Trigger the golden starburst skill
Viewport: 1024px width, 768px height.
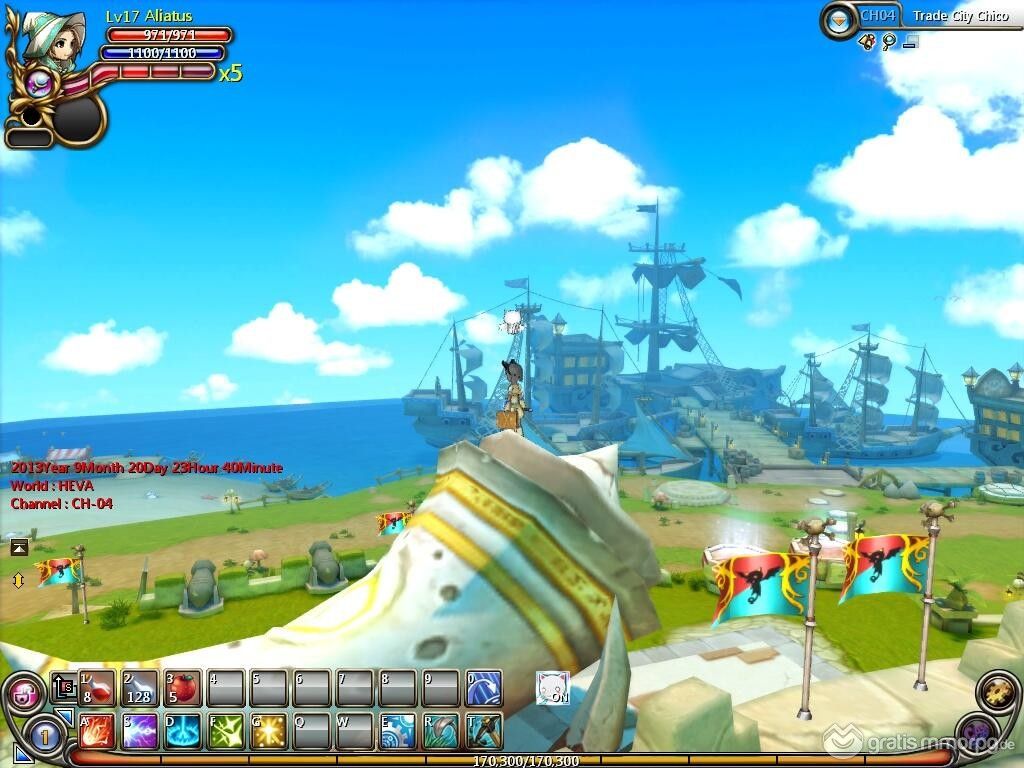click(x=269, y=731)
